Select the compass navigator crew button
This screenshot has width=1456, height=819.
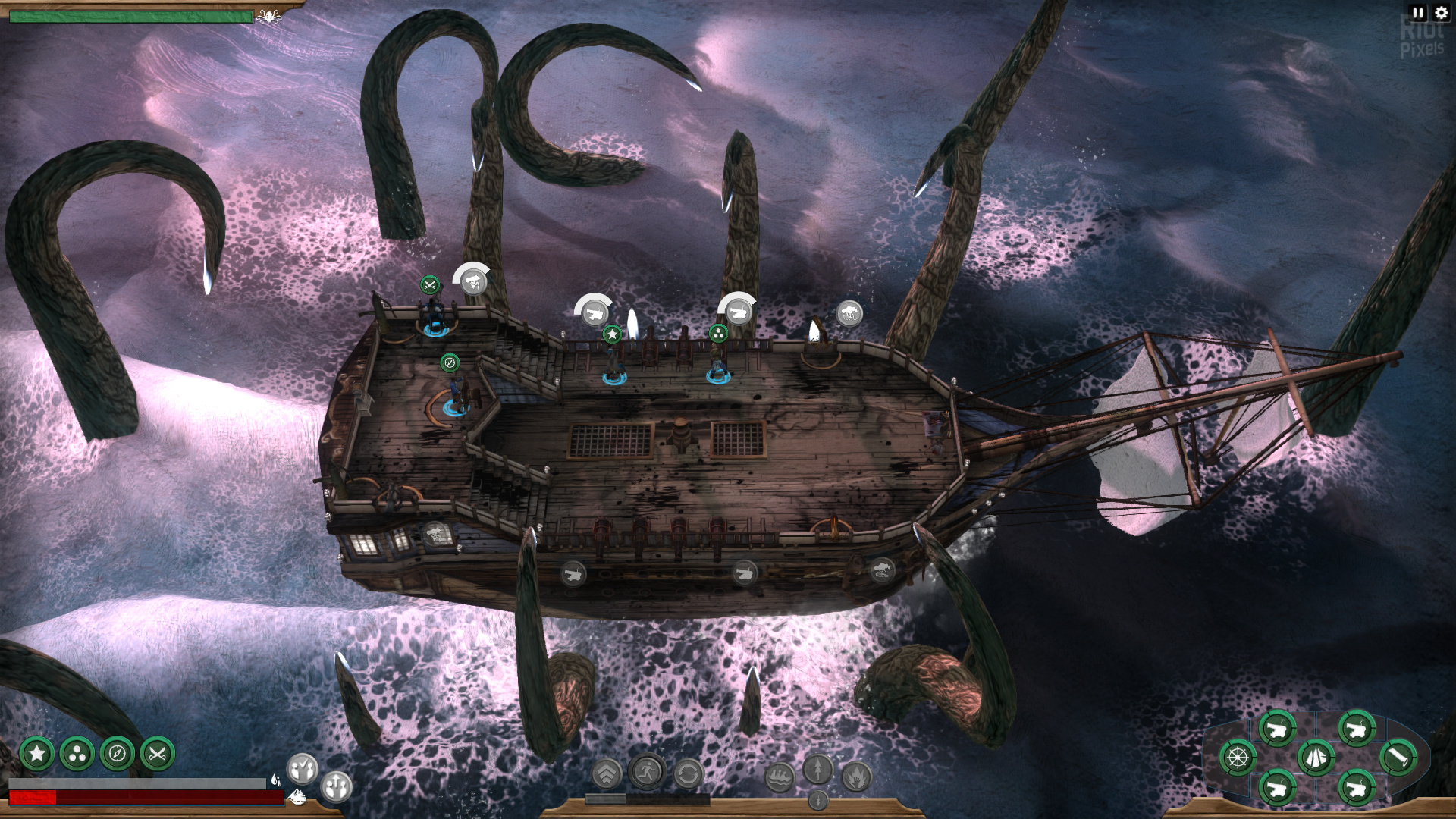[x=117, y=754]
